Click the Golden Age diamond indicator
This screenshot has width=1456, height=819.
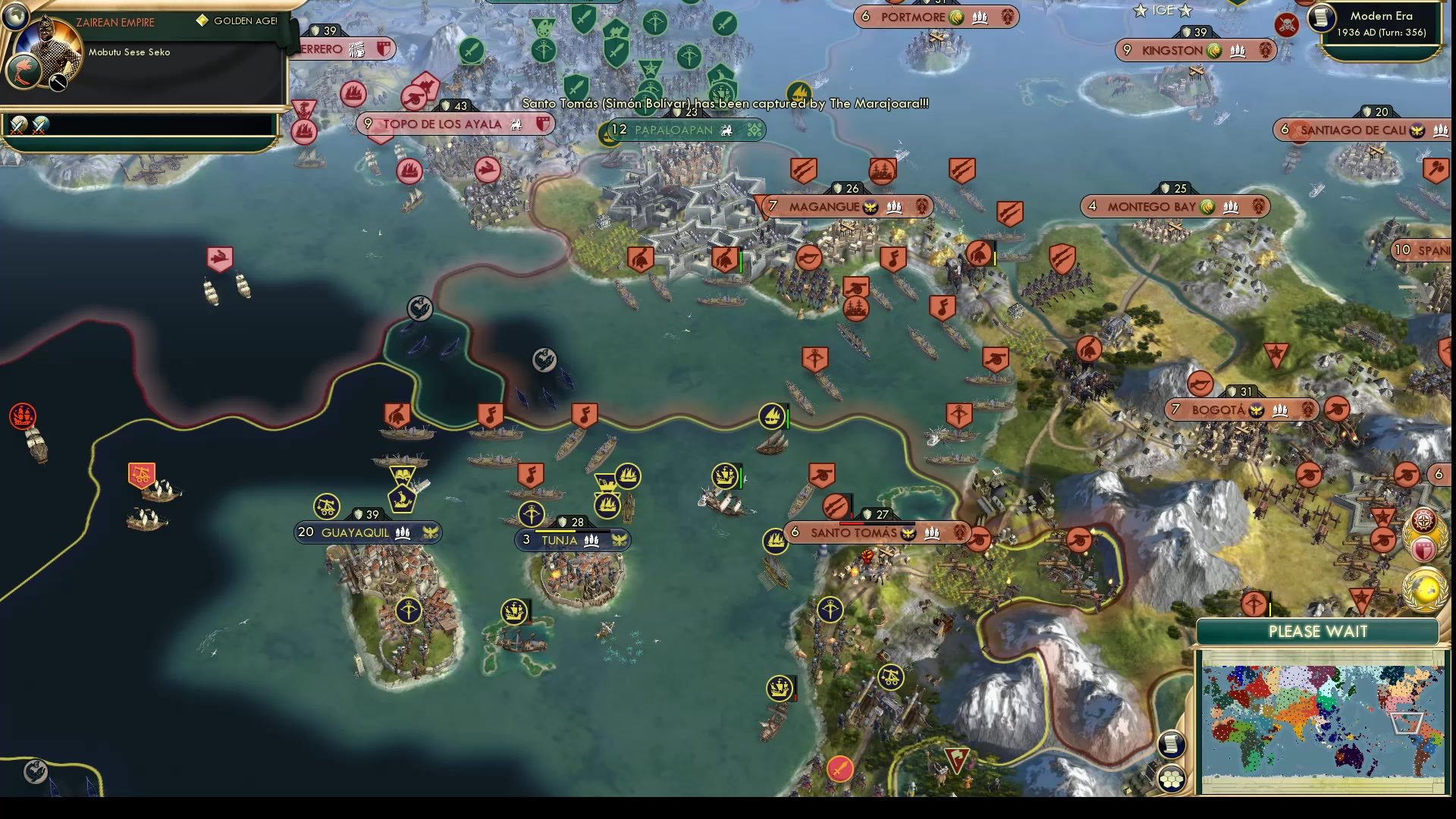tap(201, 21)
